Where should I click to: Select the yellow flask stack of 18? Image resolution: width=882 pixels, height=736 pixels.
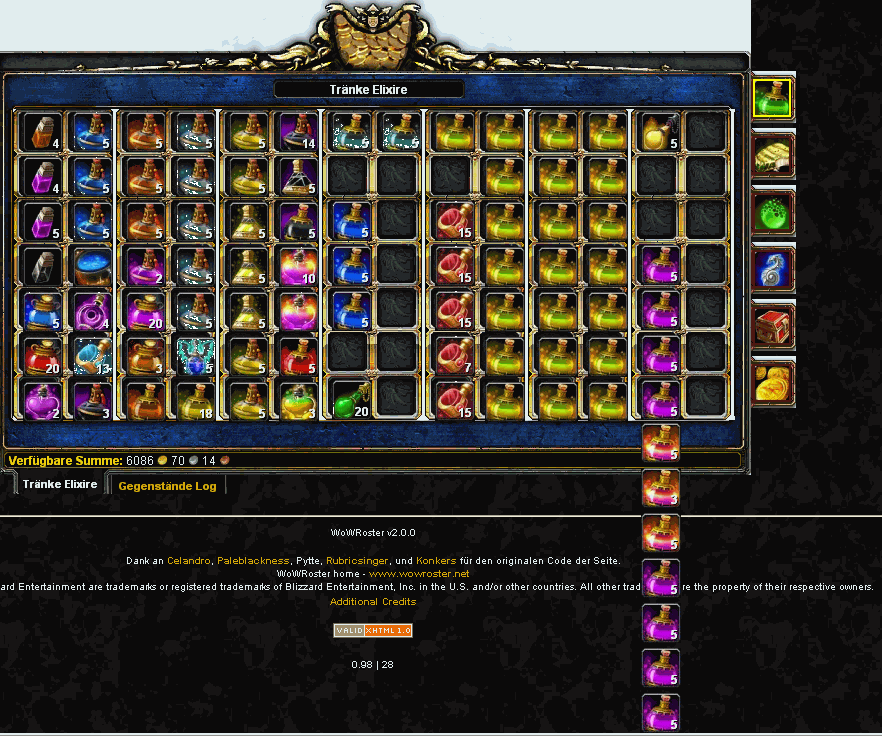coord(195,398)
